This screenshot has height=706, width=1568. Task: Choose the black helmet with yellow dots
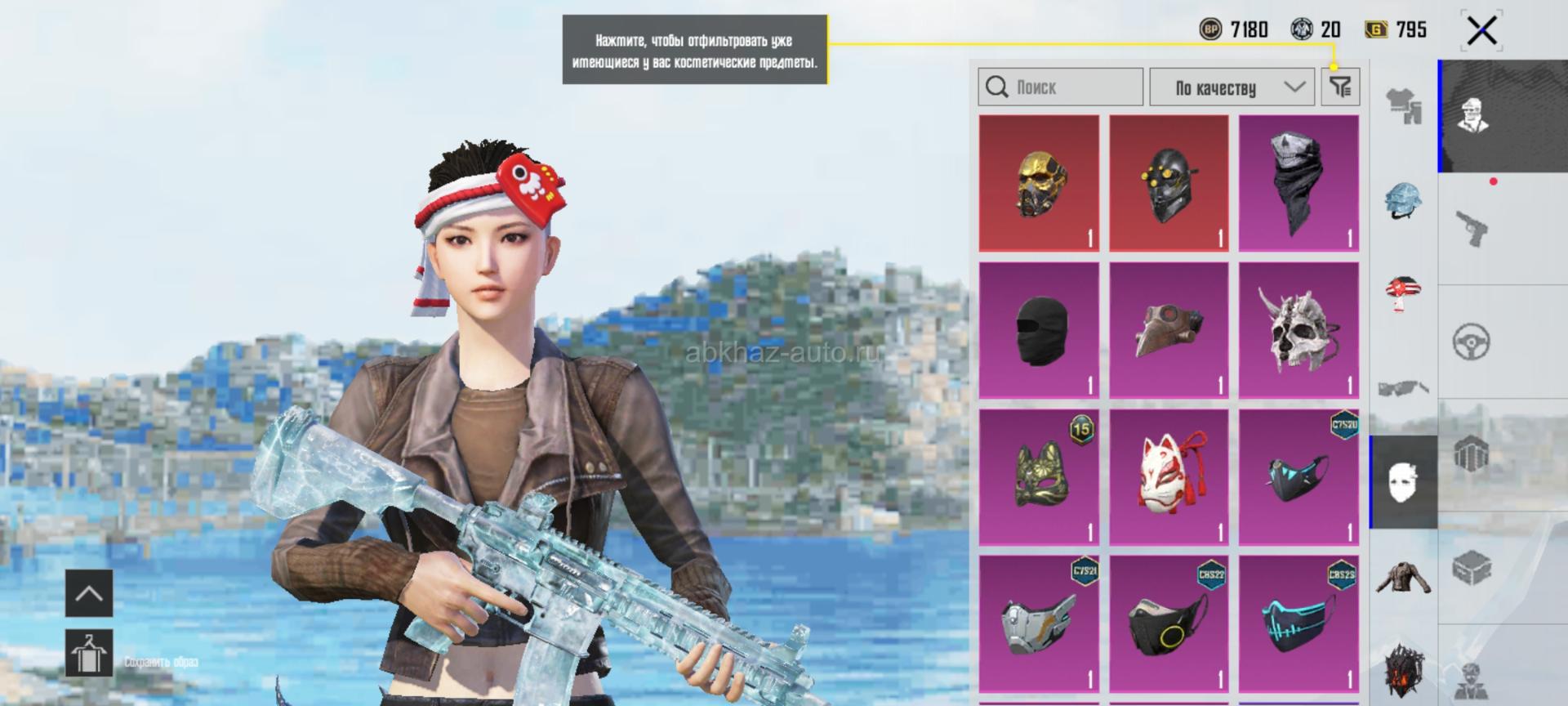(x=1169, y=183)
